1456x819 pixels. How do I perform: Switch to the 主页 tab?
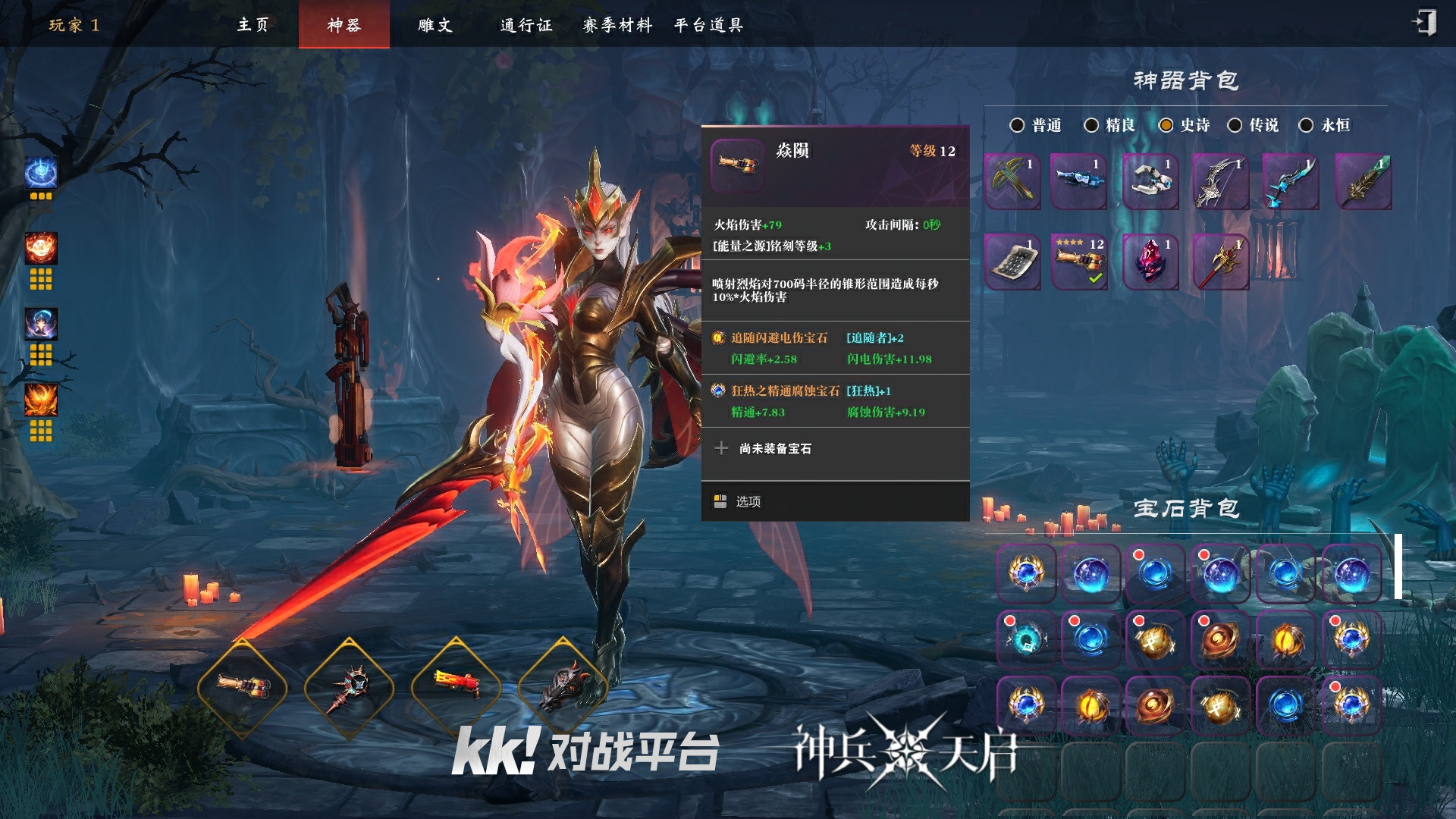[x=253, y=25]
